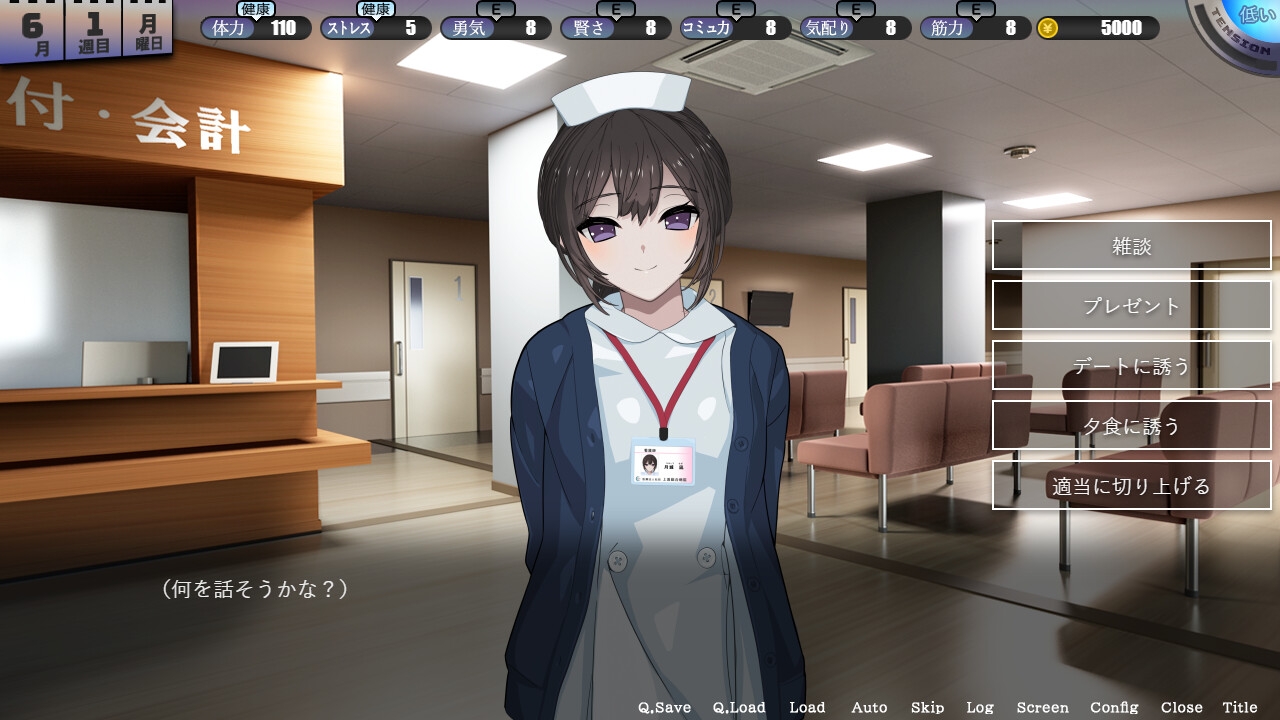This screenshot has height=720, width=1280.
Task: Click Q.Load in the bottom menu
Action: click(739, 707)
